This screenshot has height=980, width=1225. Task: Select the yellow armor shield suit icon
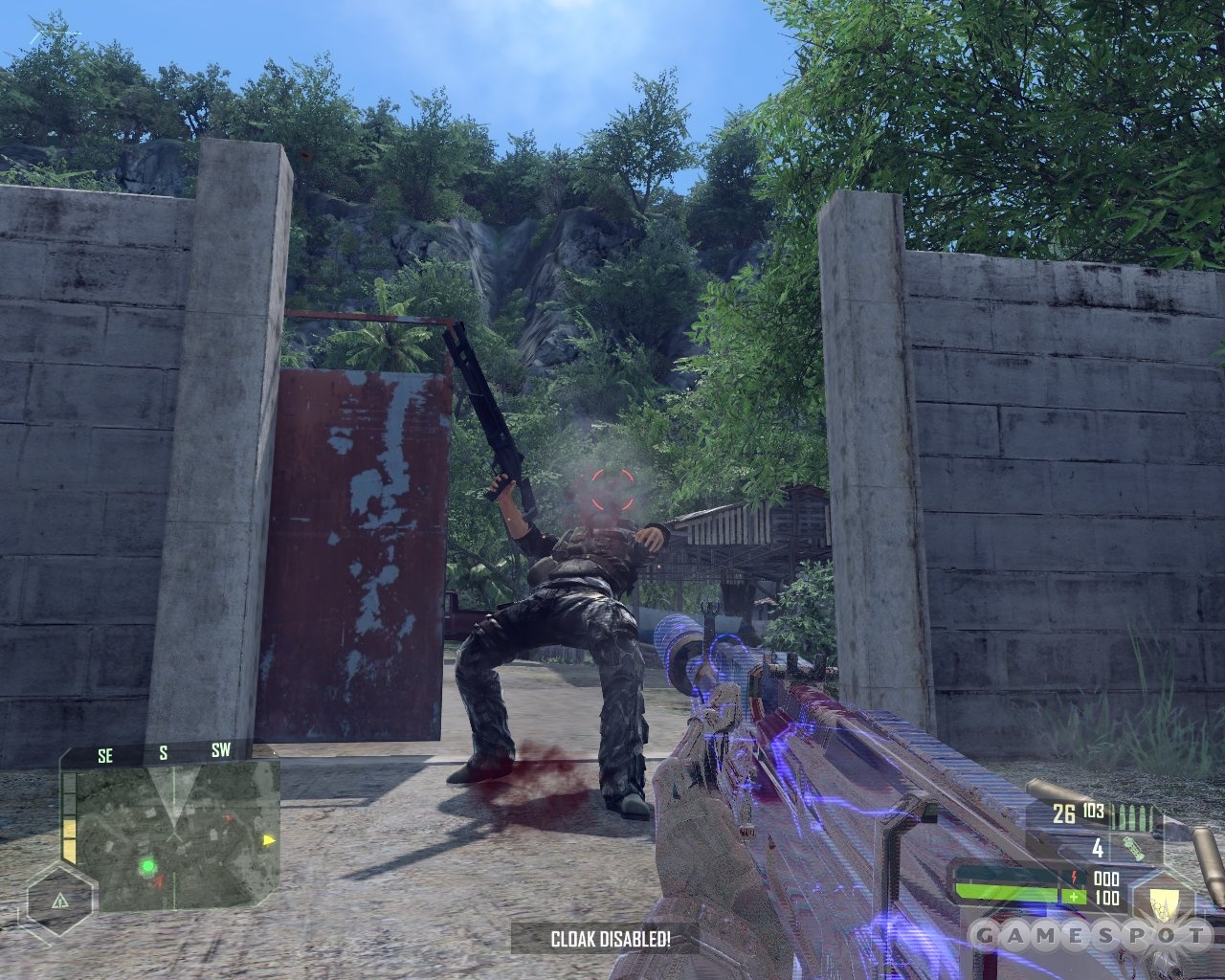[x=1165, y=904]
